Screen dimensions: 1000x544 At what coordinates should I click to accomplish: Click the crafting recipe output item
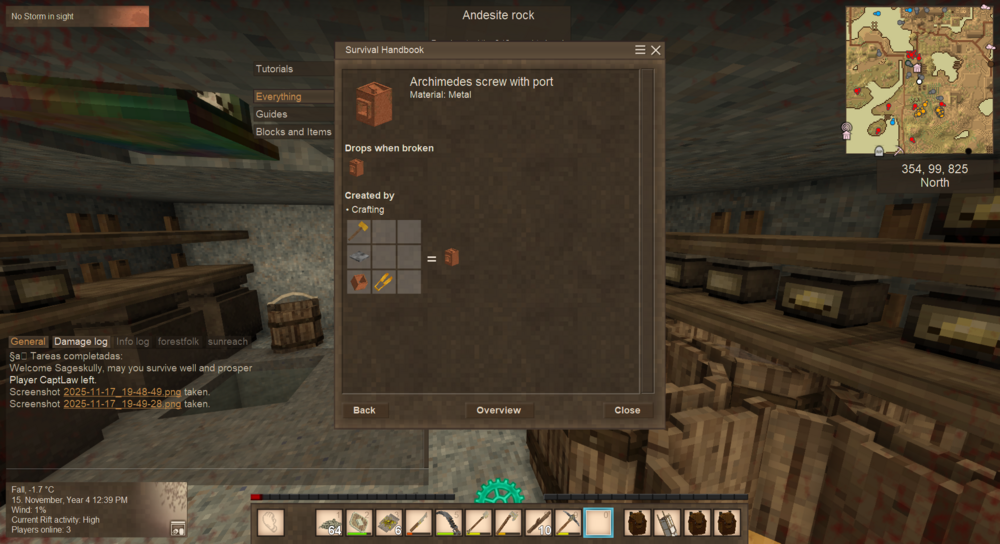[452, 258]
